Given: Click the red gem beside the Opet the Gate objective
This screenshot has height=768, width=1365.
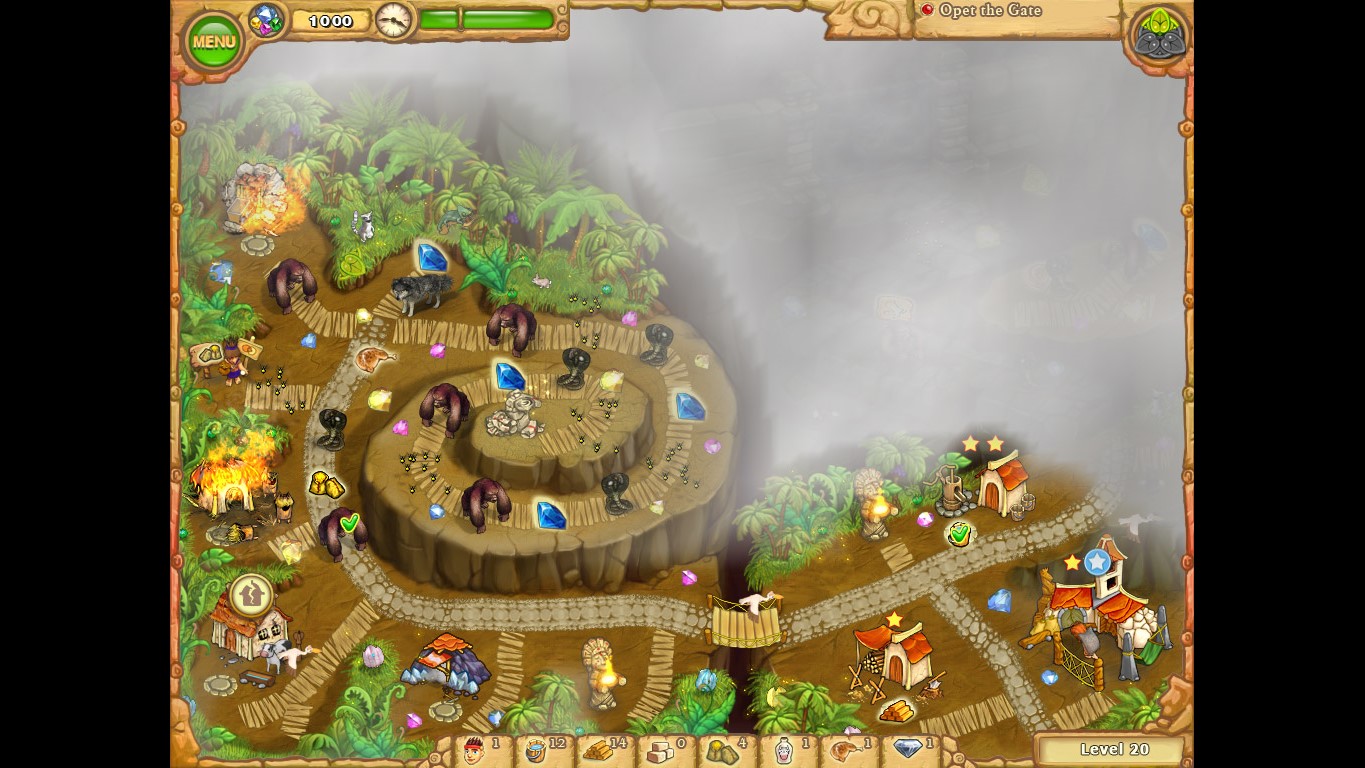Looking at the screenshot, I should [928, 9].
